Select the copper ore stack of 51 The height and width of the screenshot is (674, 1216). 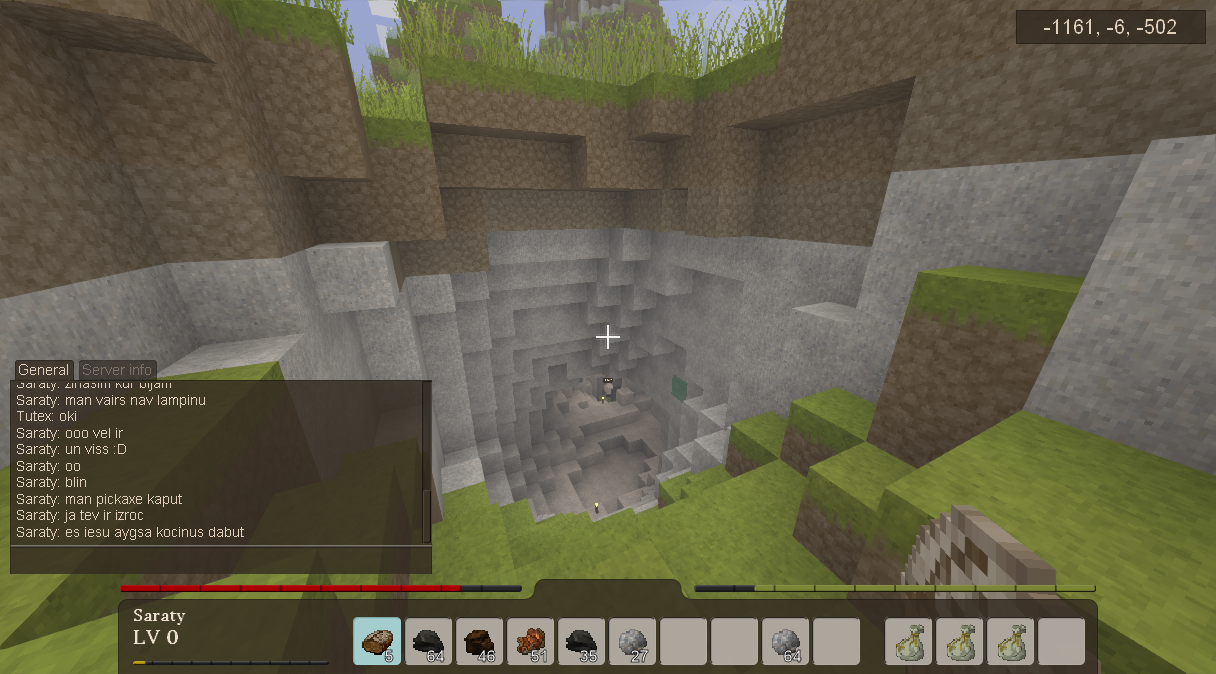[531, 641]
